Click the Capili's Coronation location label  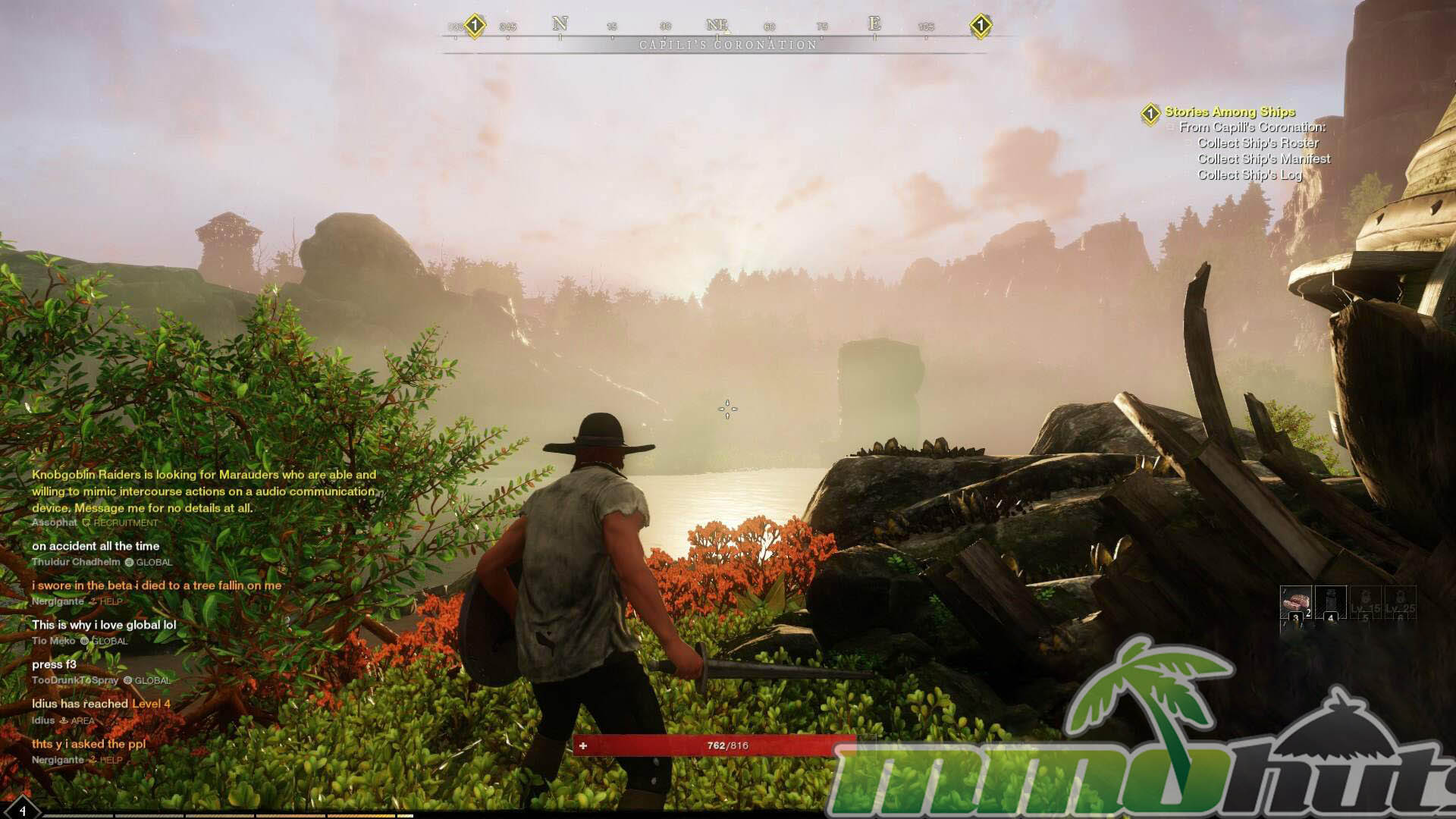(728, 45)
